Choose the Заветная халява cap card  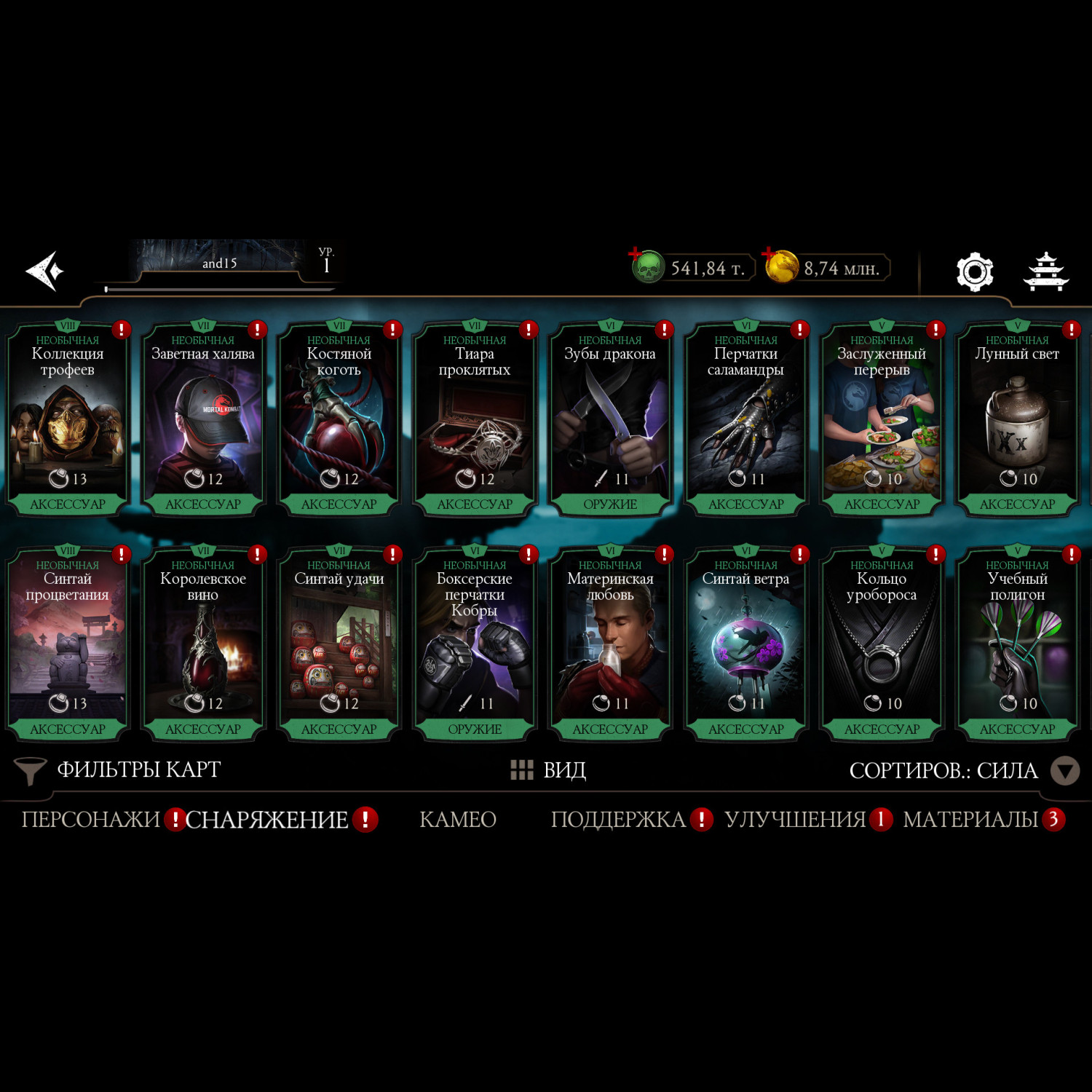(203, 419)
